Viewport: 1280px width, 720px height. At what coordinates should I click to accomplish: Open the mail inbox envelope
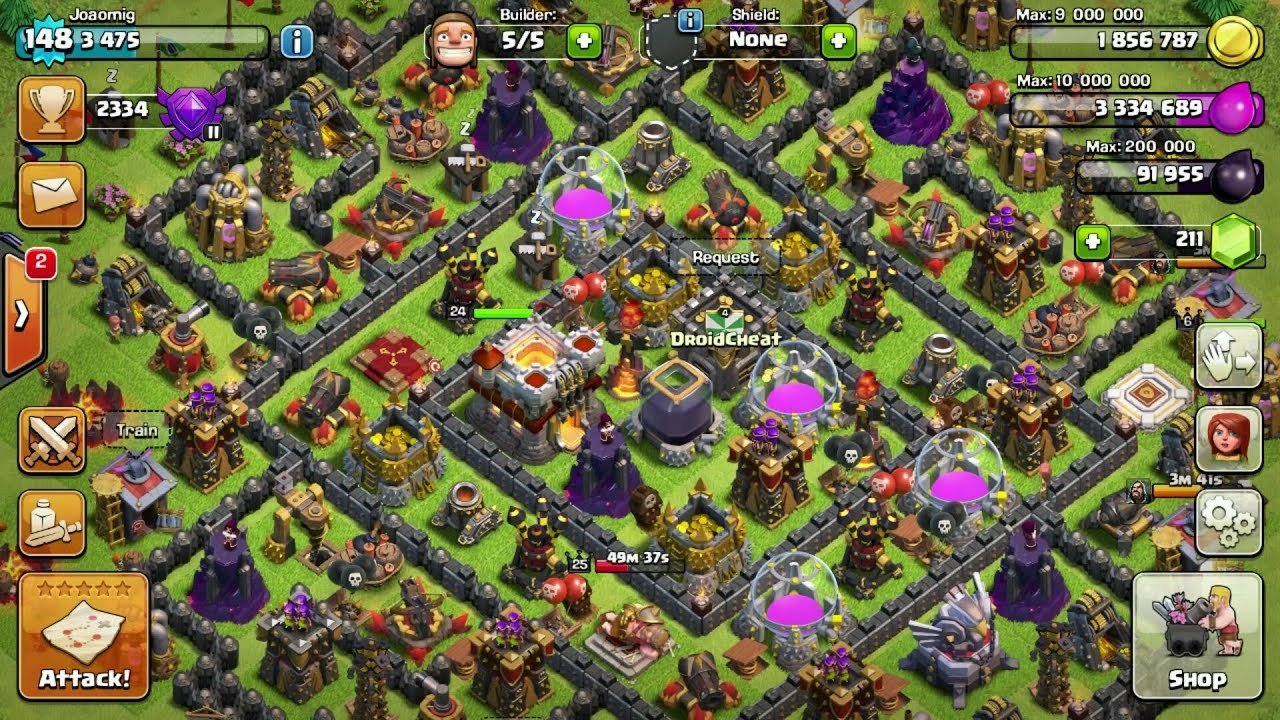(x=51, y=195)
